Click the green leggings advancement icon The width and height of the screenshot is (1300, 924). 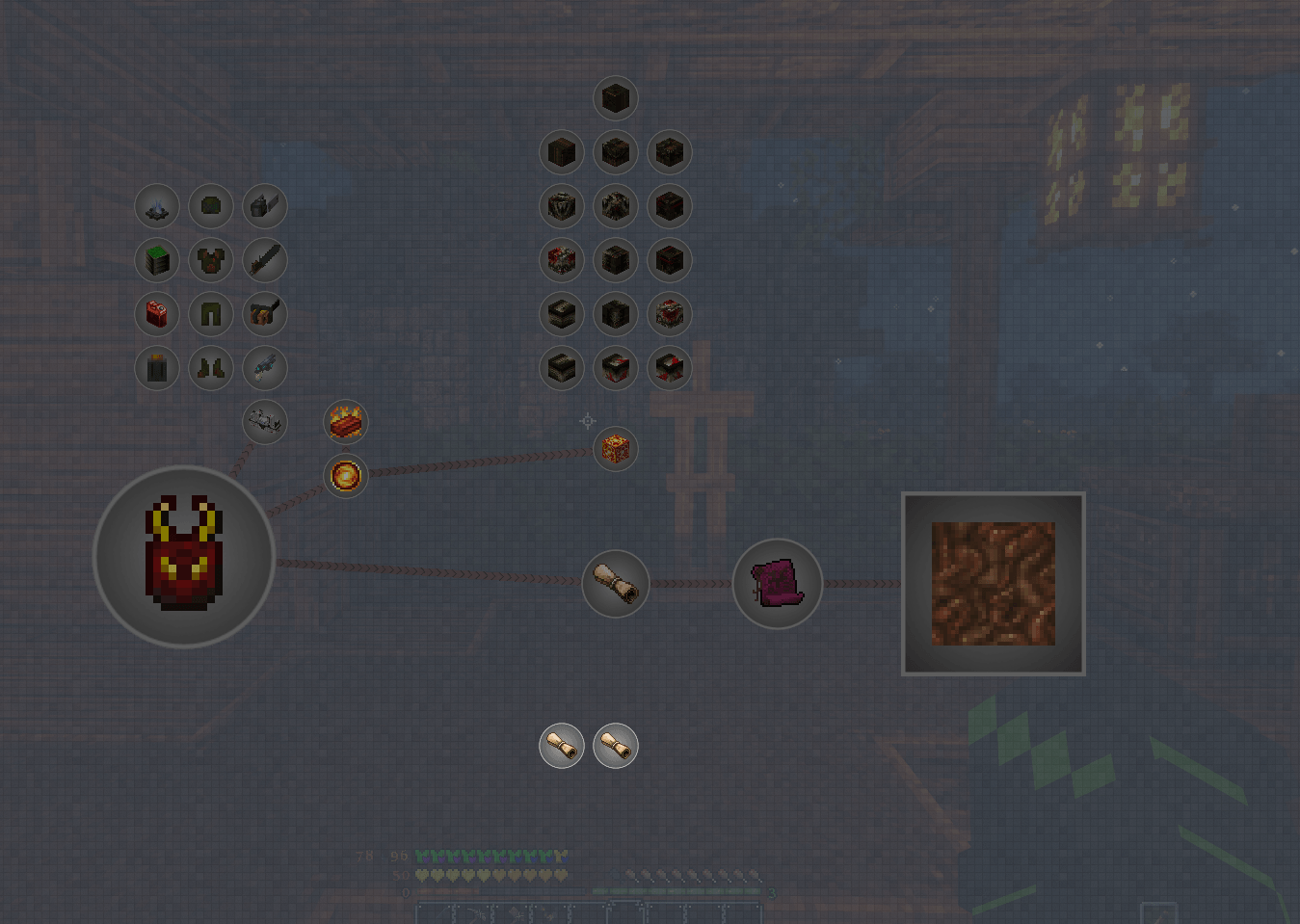211,315
